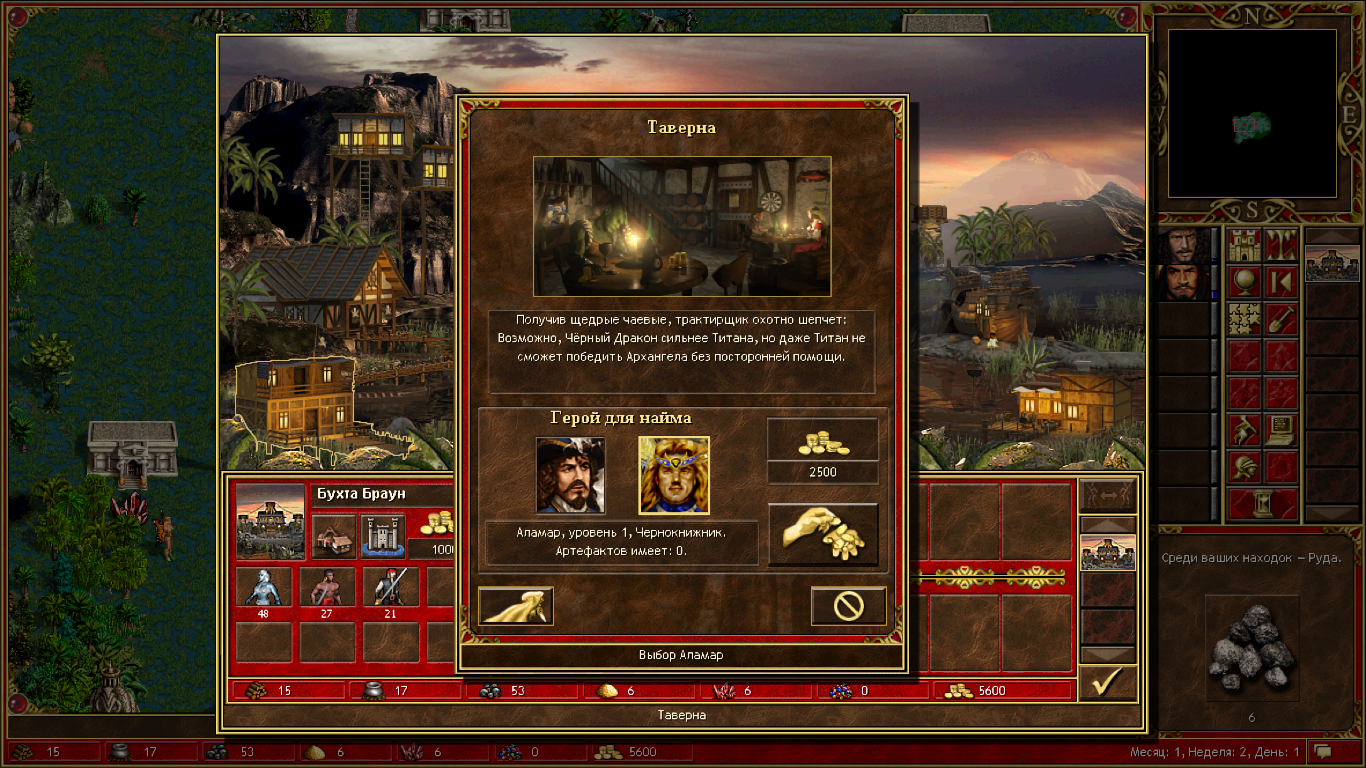Screen dimensions: 1366x768
Task: Open system options with the computer icon
Action: (1281, 430)
